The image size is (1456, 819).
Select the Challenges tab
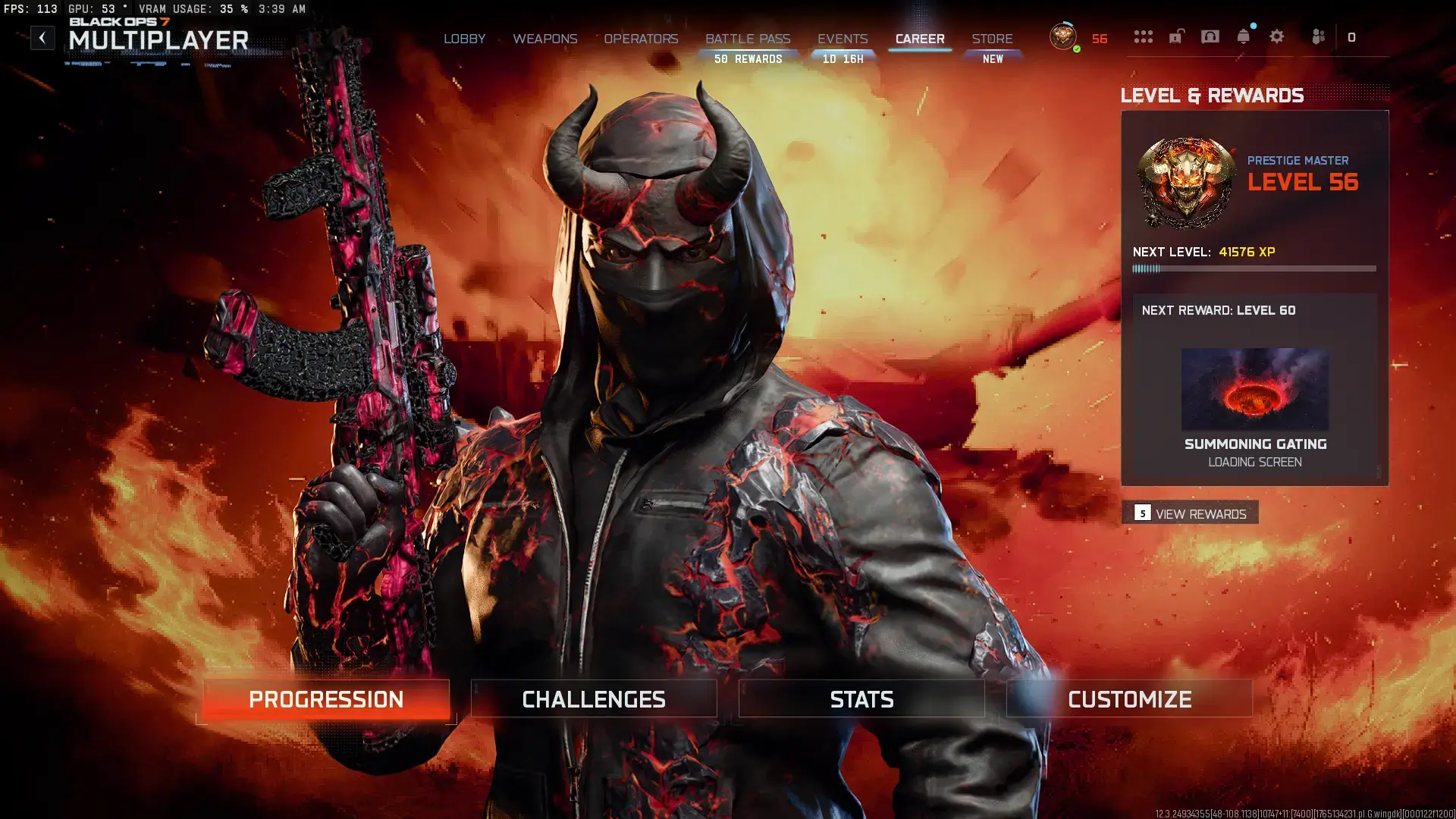(594, 698)
